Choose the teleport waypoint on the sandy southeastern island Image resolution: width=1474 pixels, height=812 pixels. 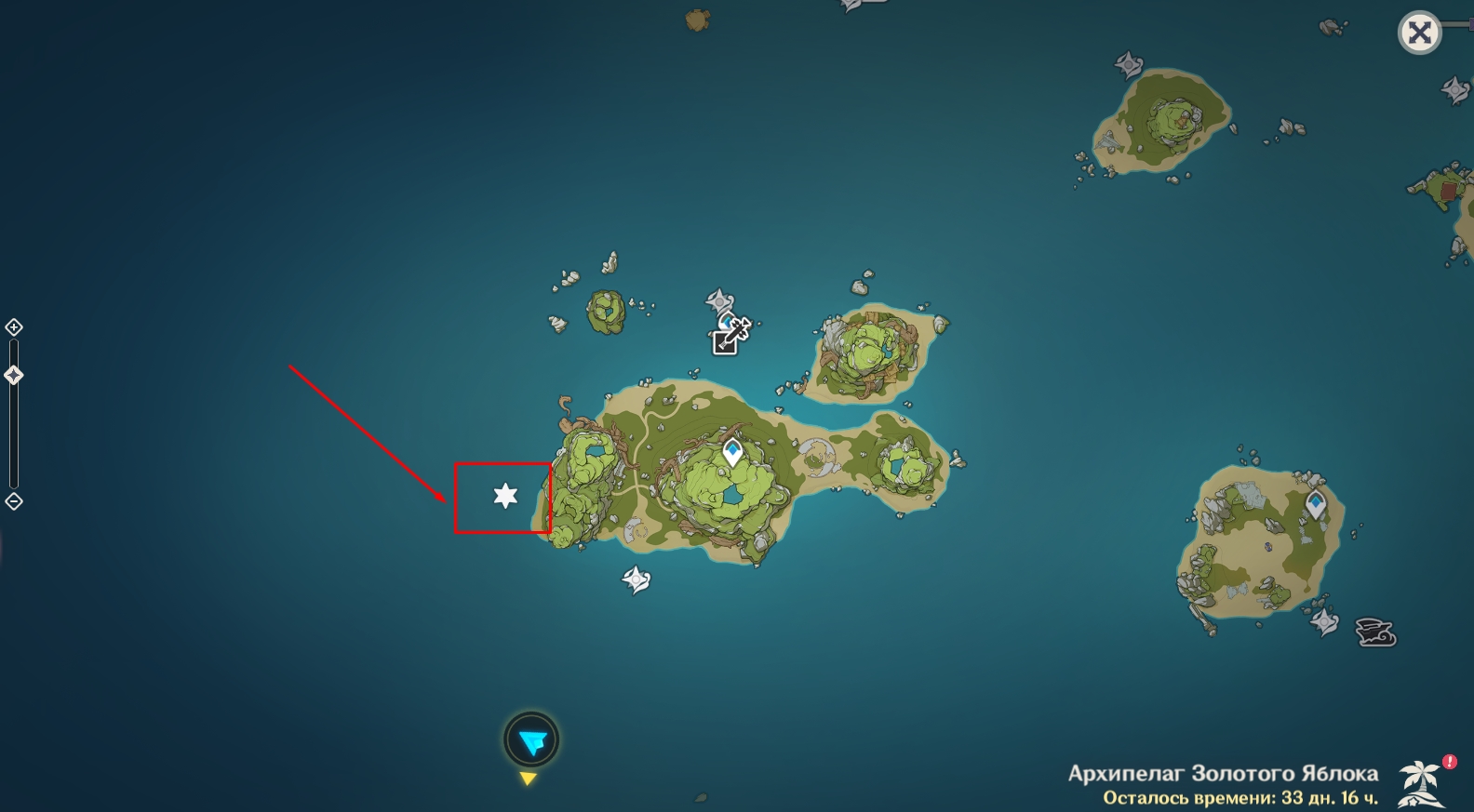point(1315,505)
